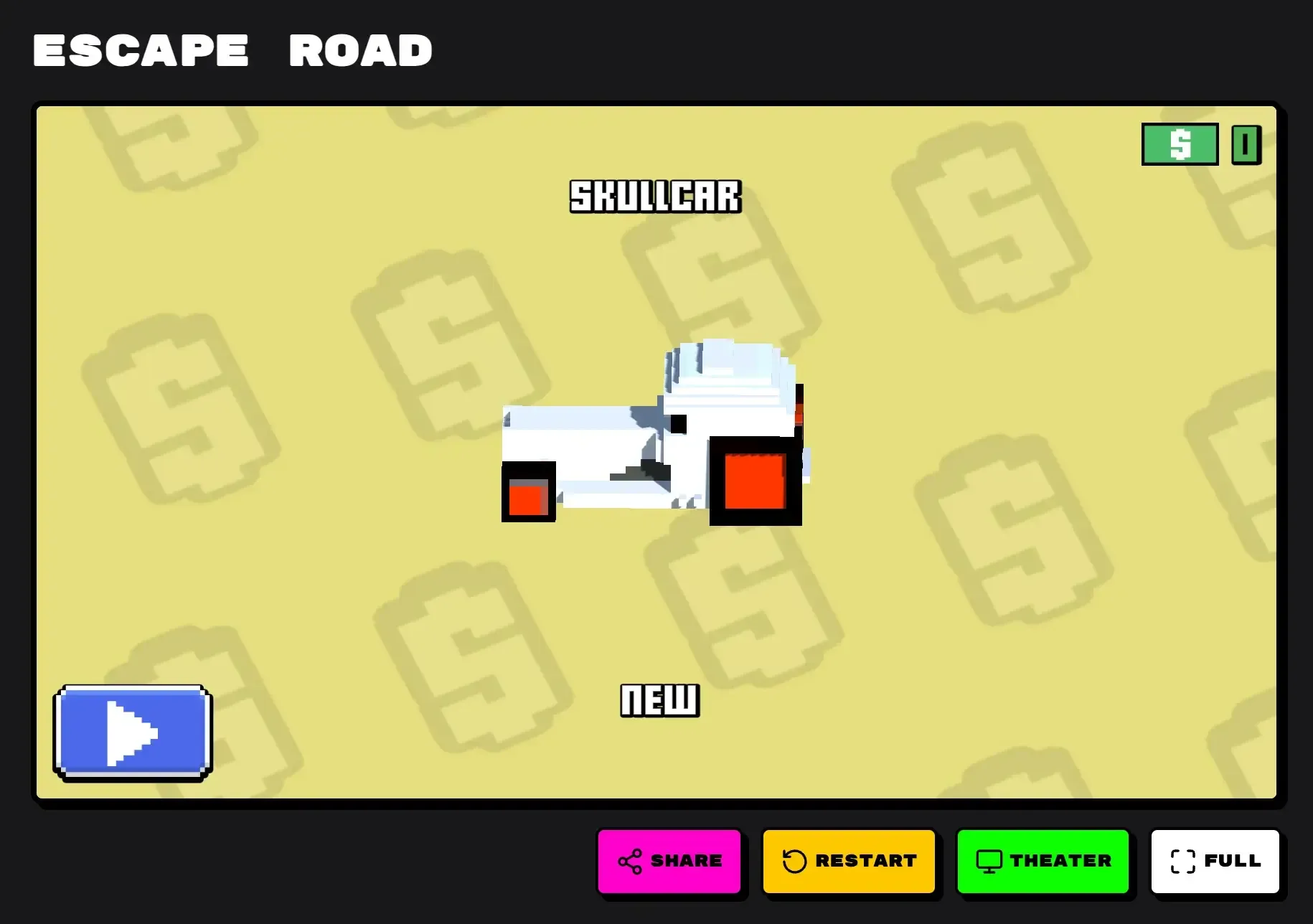Viewport: 1313px width, 924px height.
Task: Click the NEW tag under the vehicle
Action: (x=659, y=700)
